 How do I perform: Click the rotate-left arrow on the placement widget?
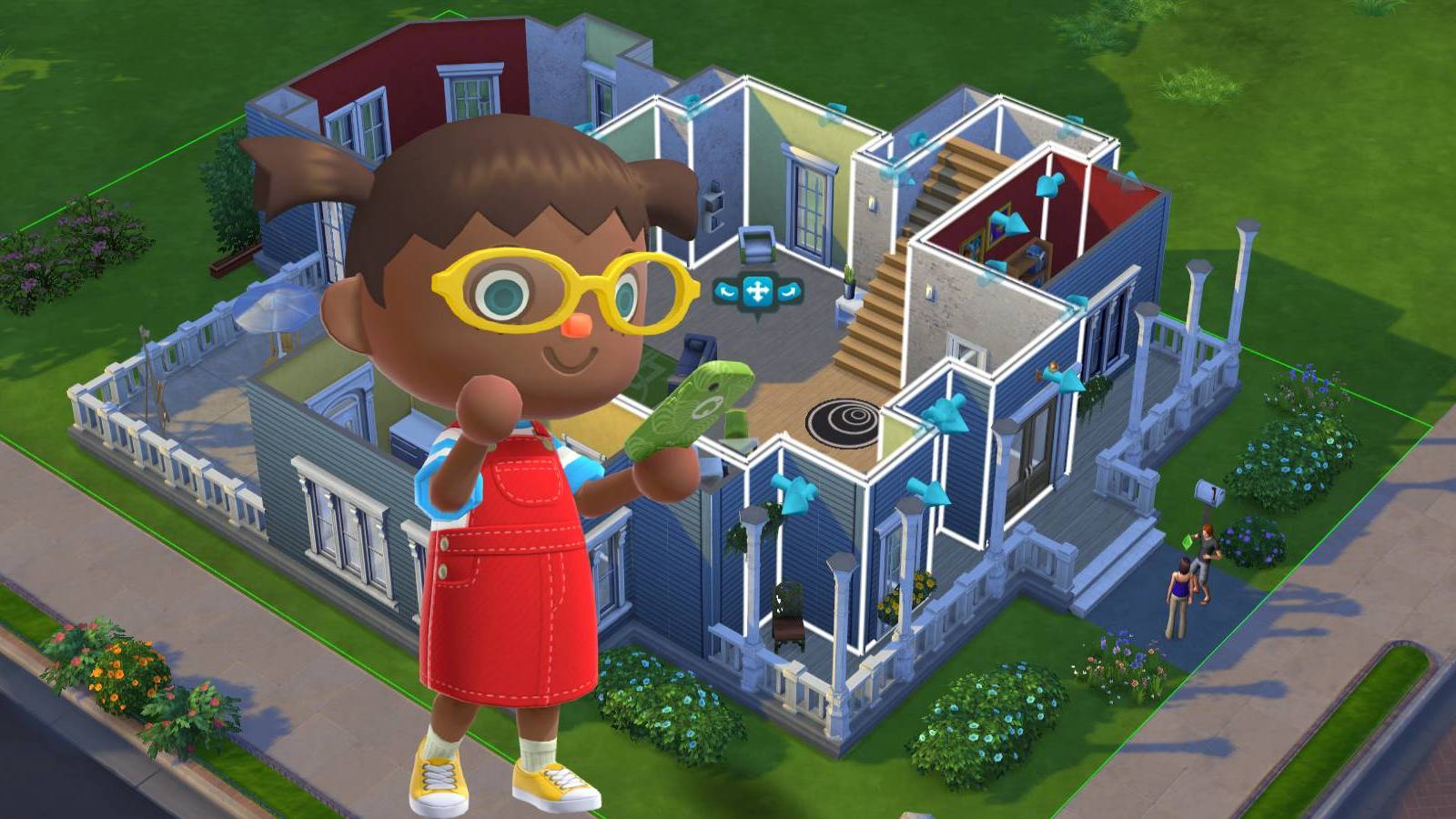726,290
